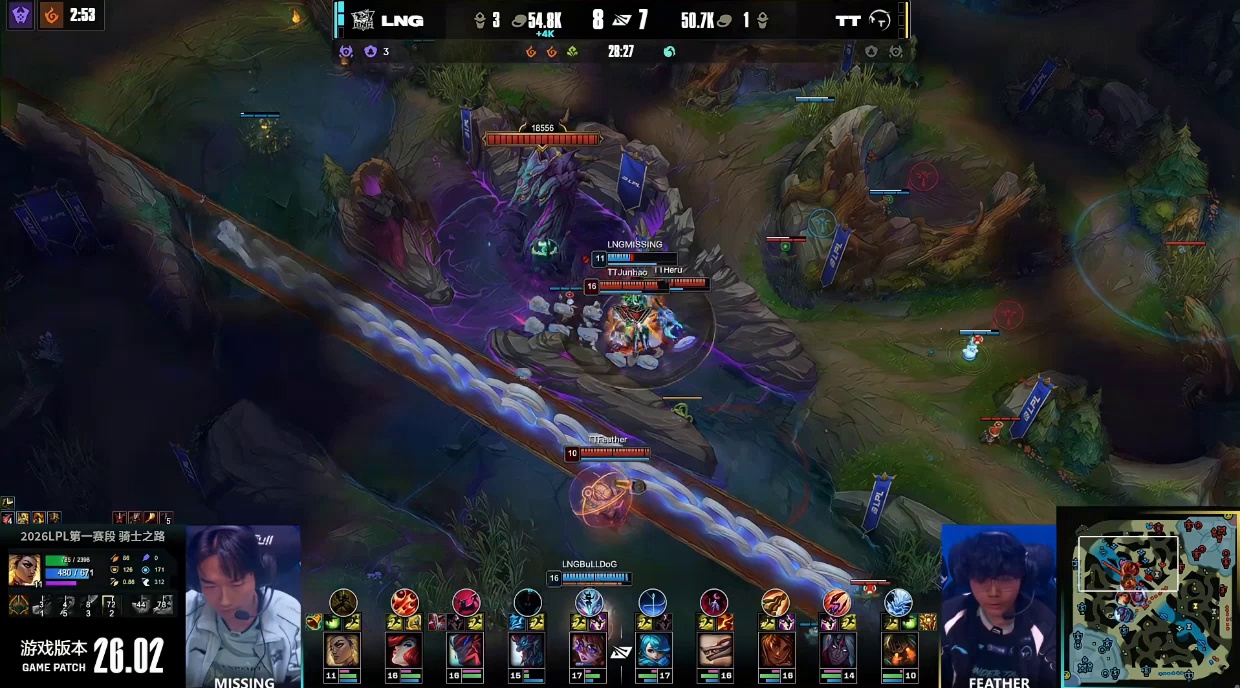Select Aurora's portrait with glasses
The image size is (1240, 688).
(589, 650)
